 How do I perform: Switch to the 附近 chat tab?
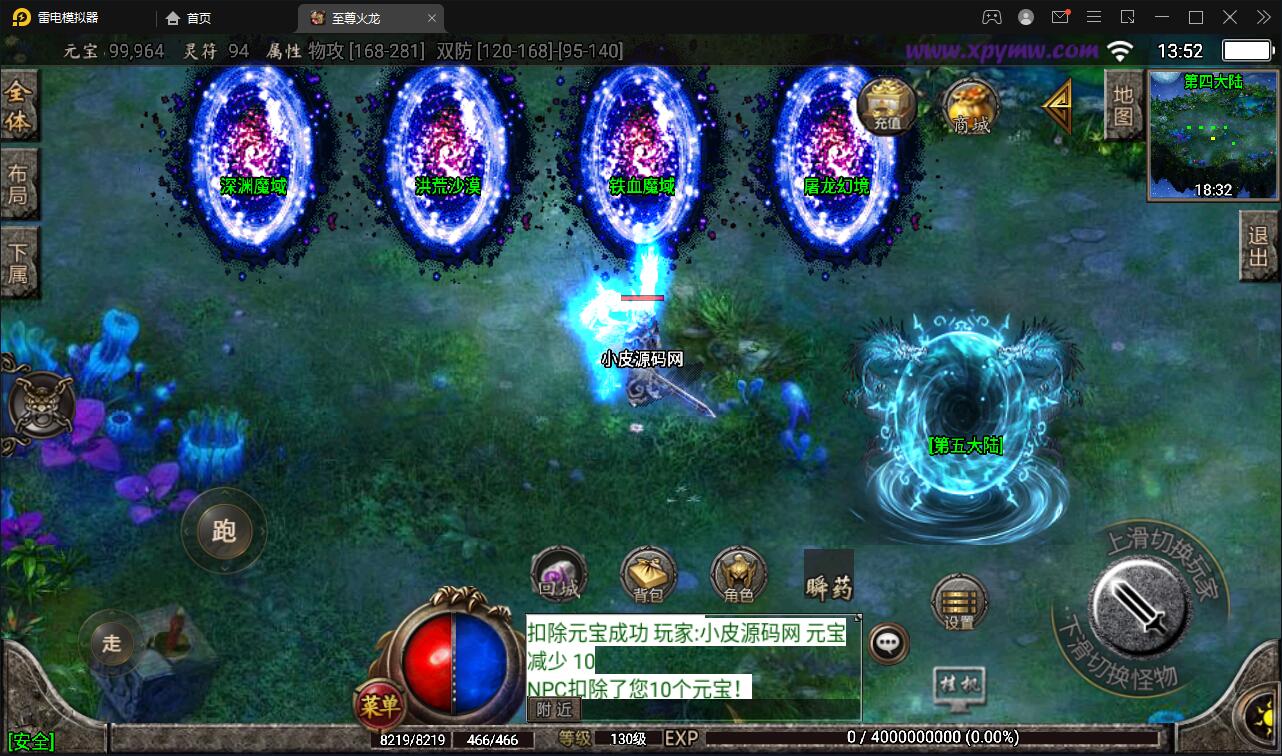tap(552, 710)
